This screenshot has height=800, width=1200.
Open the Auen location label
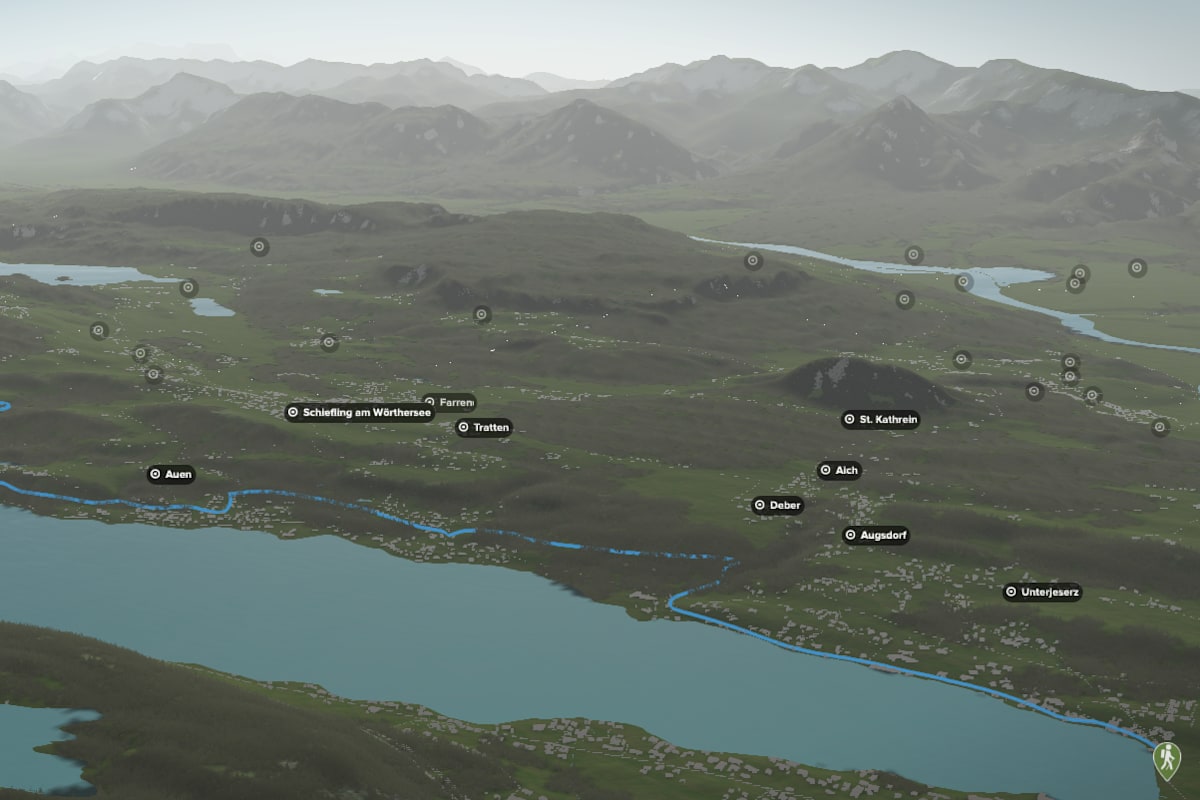tap(171, 474)
